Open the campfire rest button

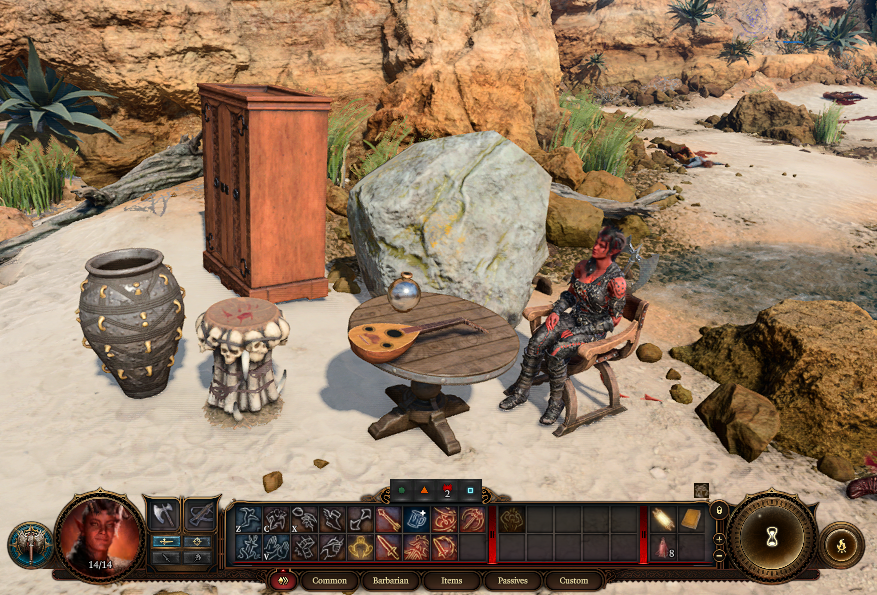(x=842, y=546)
